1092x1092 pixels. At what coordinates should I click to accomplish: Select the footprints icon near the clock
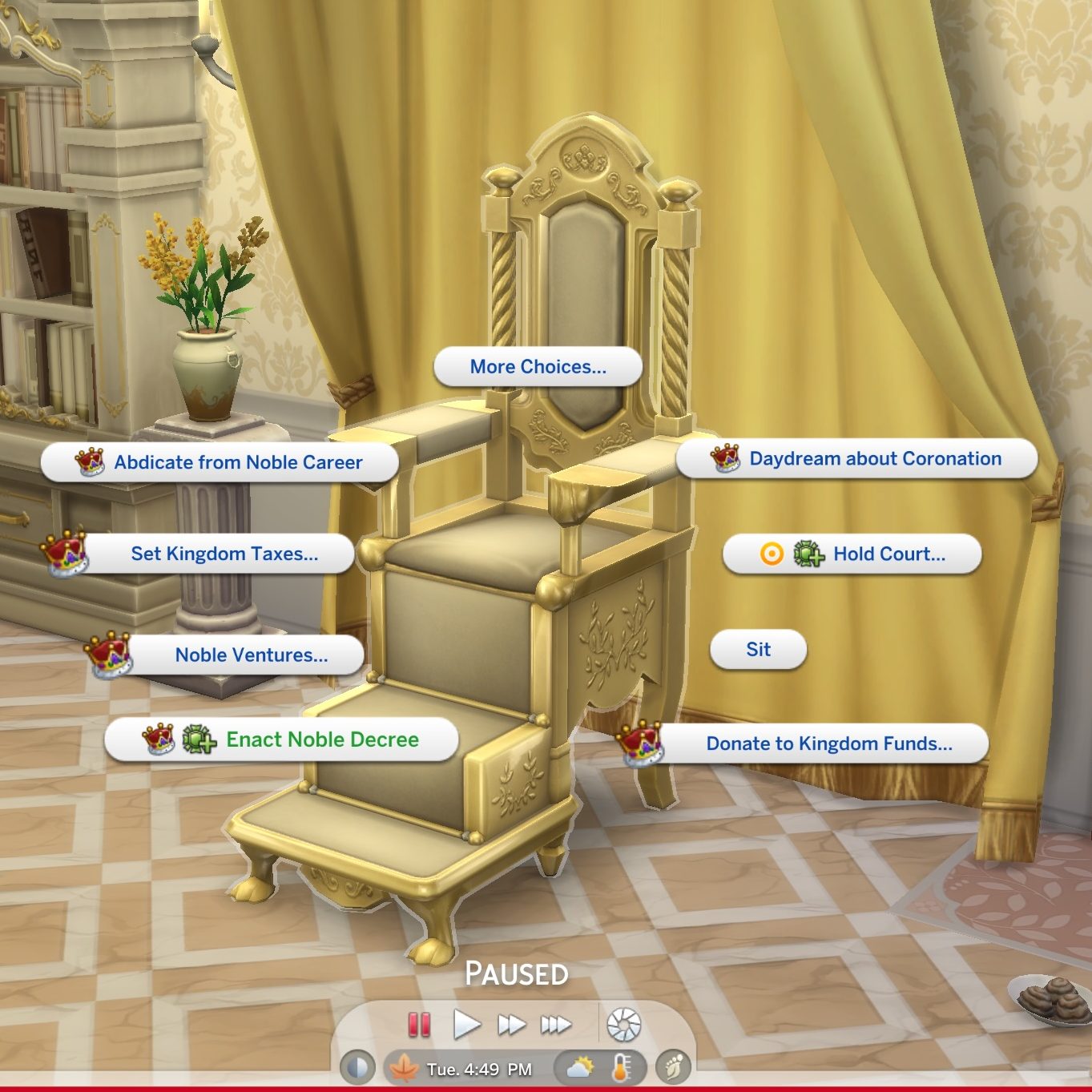pos(671,1066)
